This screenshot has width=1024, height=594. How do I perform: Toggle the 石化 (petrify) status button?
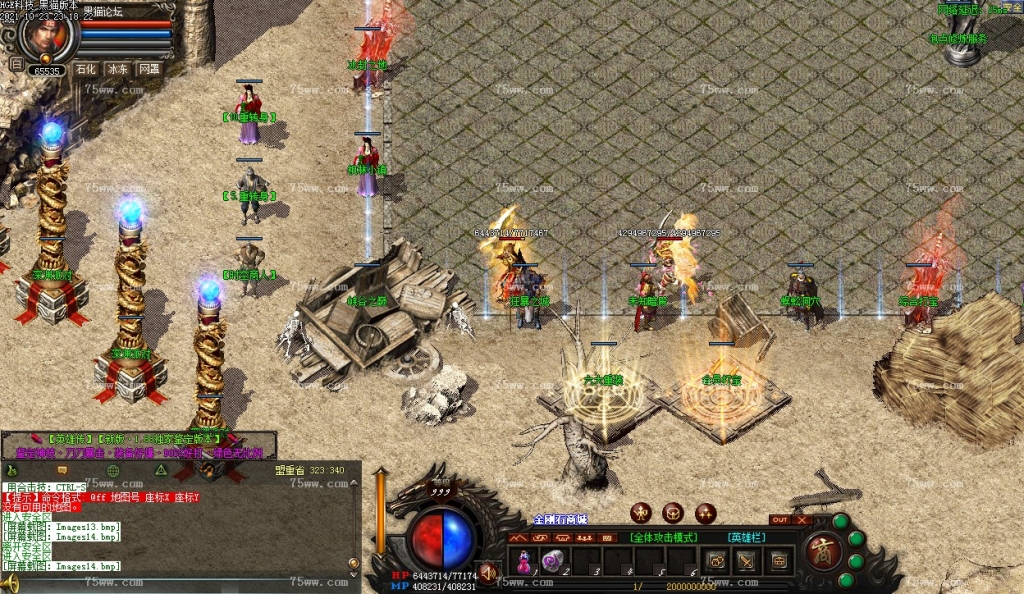click(87, 69)
